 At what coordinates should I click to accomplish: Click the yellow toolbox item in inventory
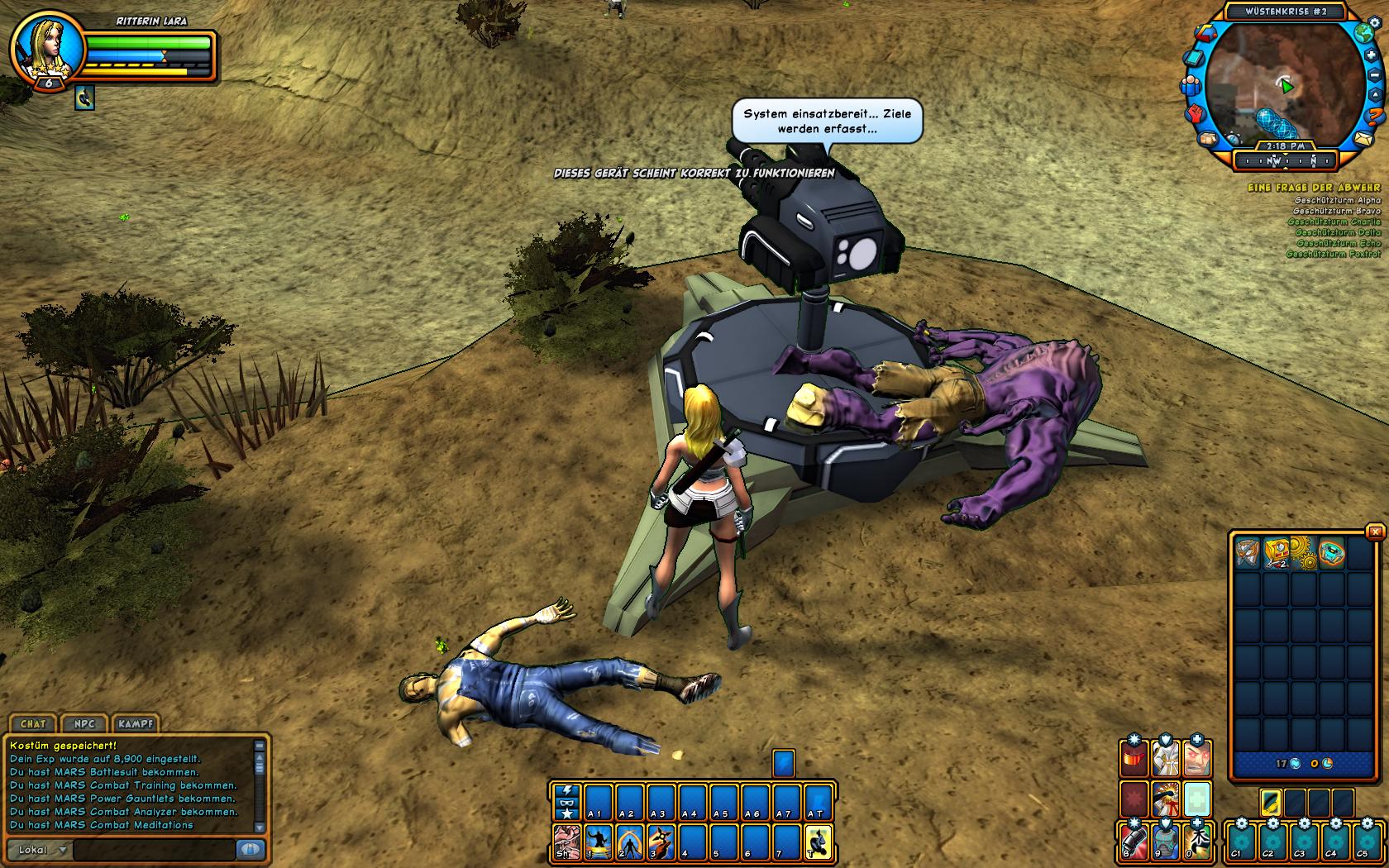1276,551
